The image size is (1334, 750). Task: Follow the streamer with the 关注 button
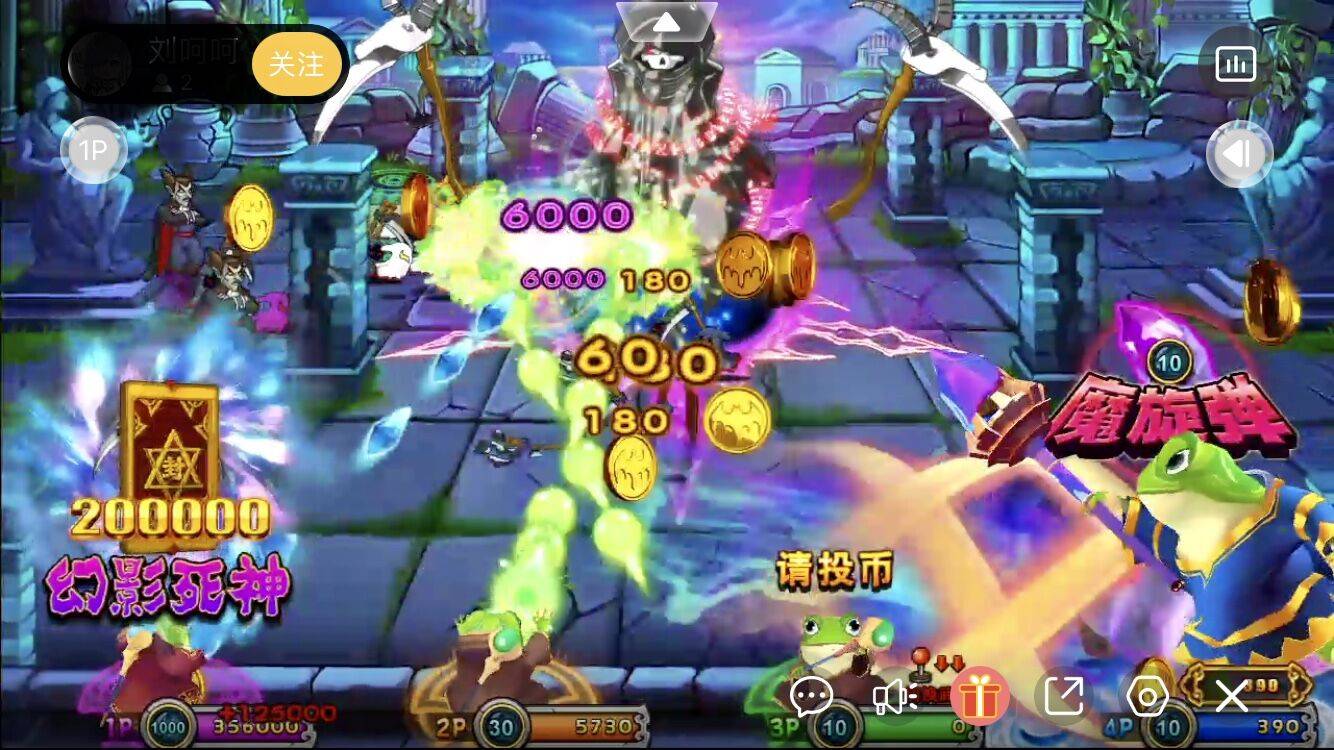297,64
